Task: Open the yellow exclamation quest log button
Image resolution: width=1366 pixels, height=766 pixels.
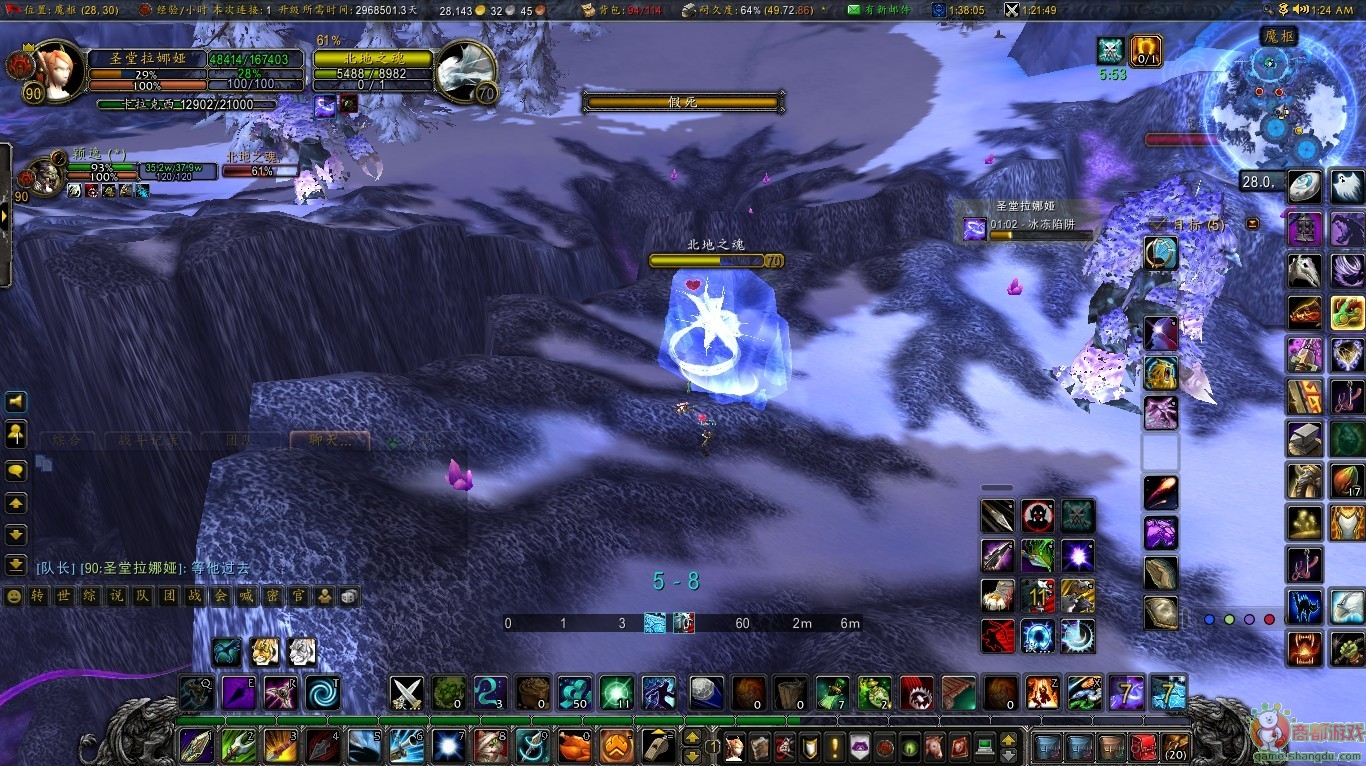Action: point(834,747)
